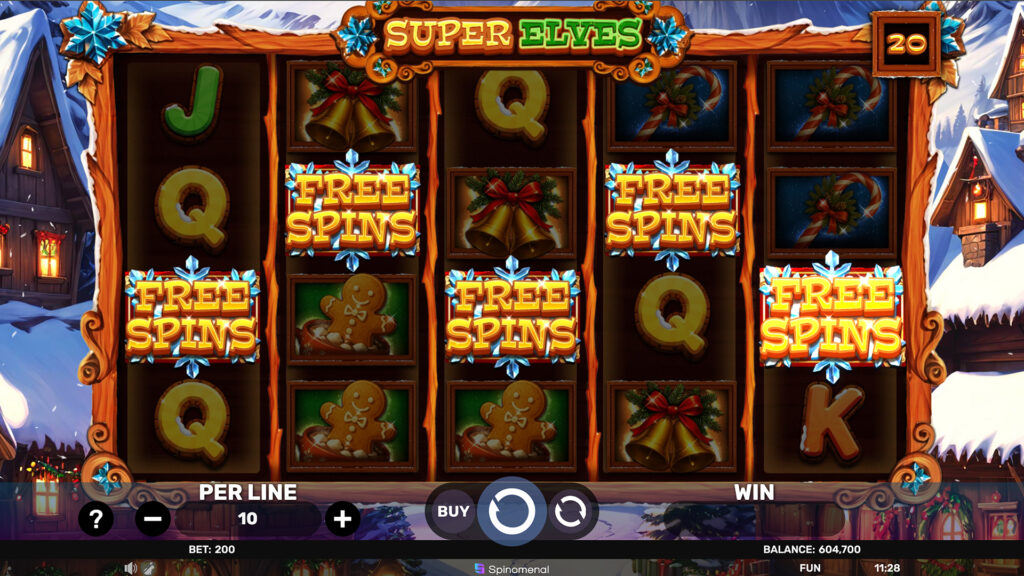Spin the reels with the main button
Screen dimensions: 1024x576
point(511,511)
